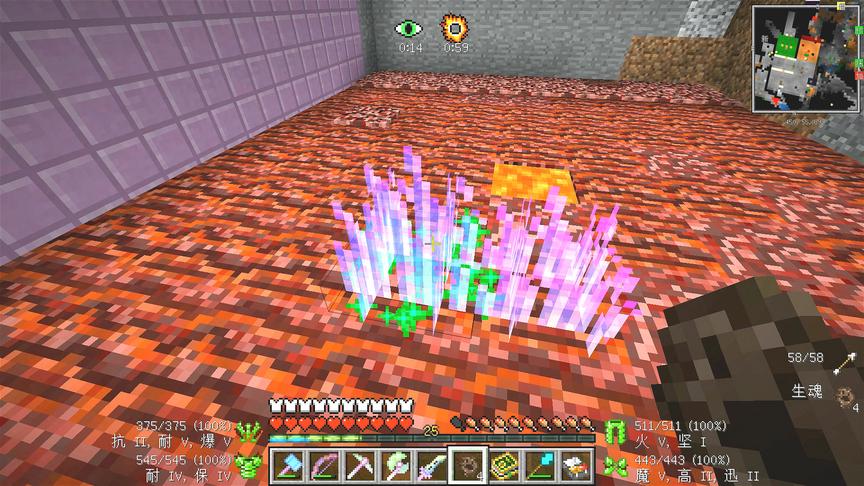Click the green eye night vision effect icon
This screenshot has height=486, width=864.
click(409, 28)
